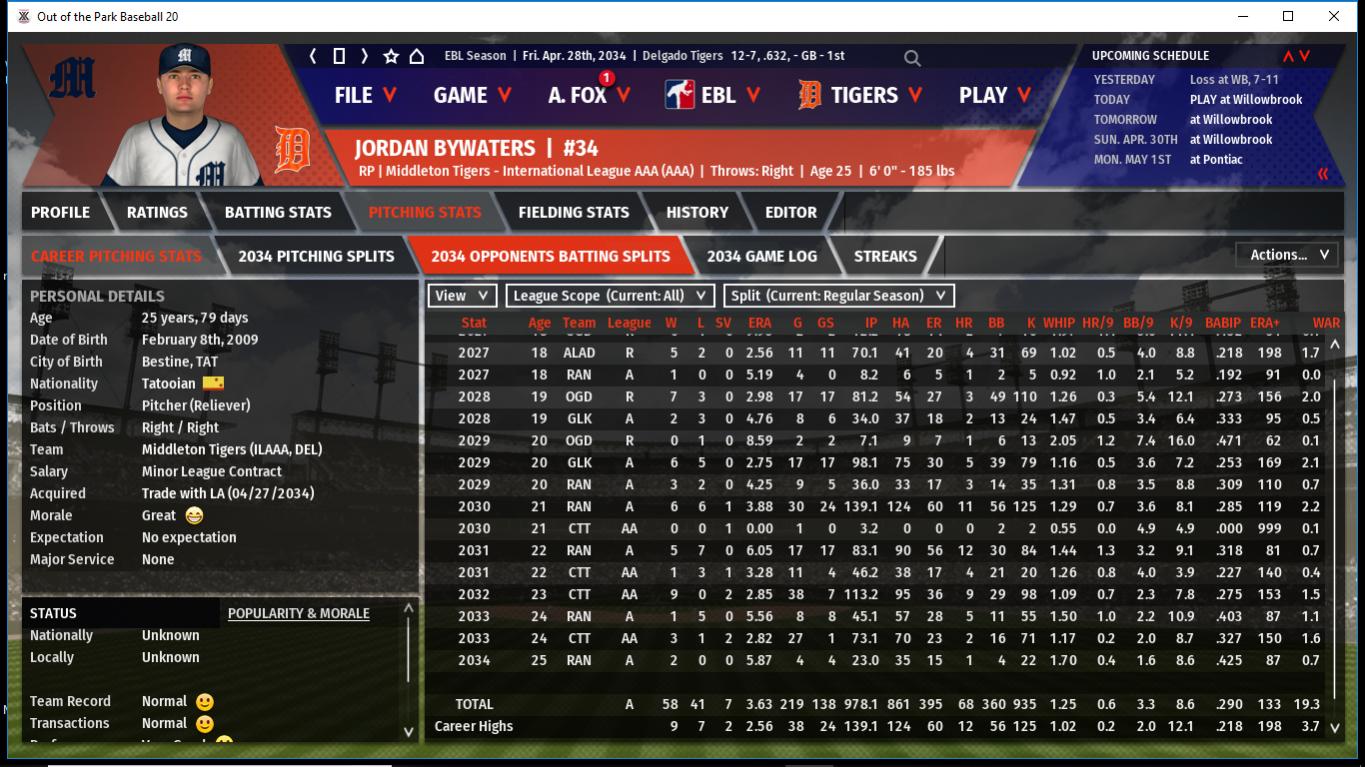Open the GAME menu
The height and width of the screenshot is (767, 1365).
(472, 95)
